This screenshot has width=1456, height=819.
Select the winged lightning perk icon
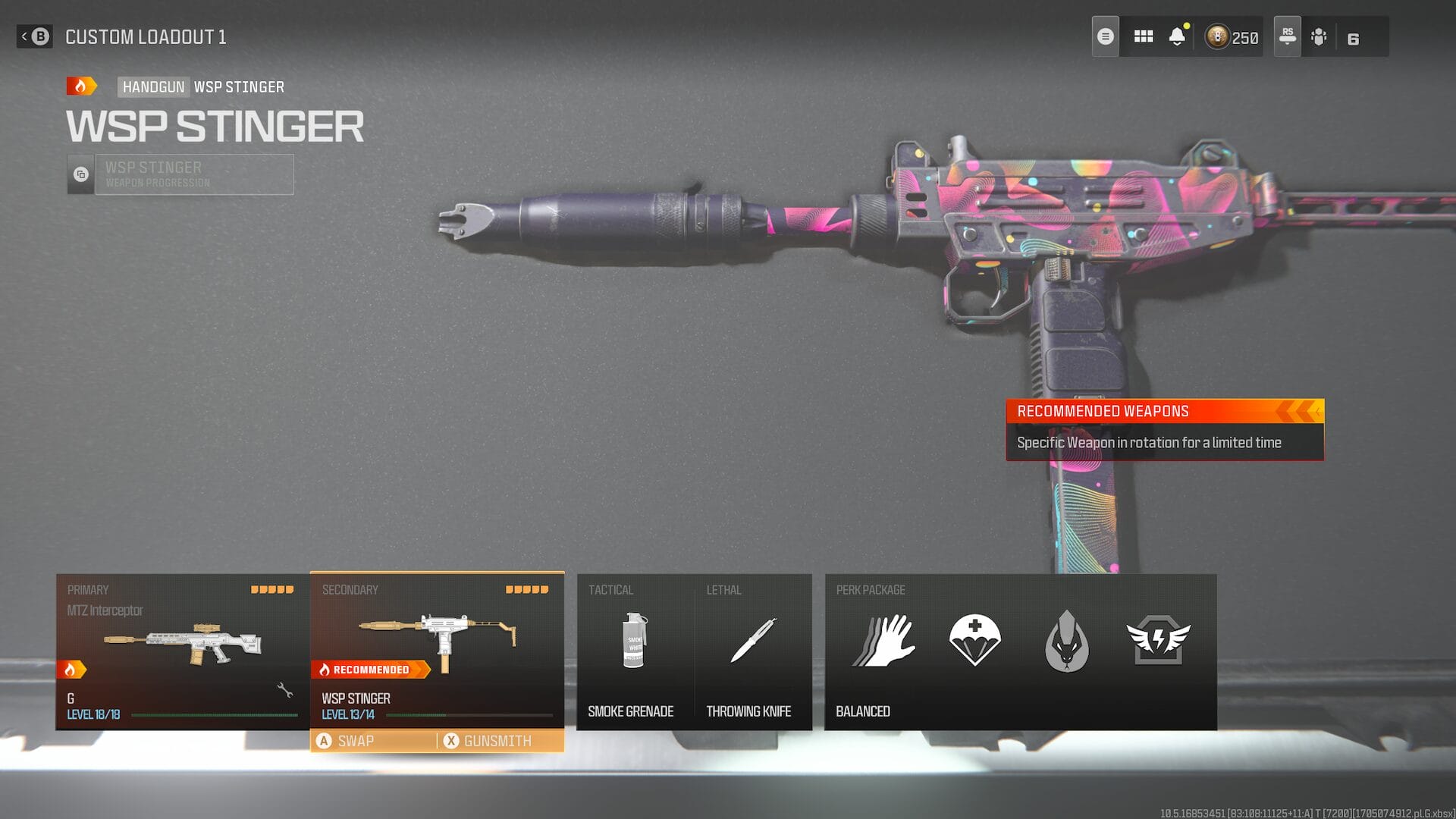point(1158,641)
